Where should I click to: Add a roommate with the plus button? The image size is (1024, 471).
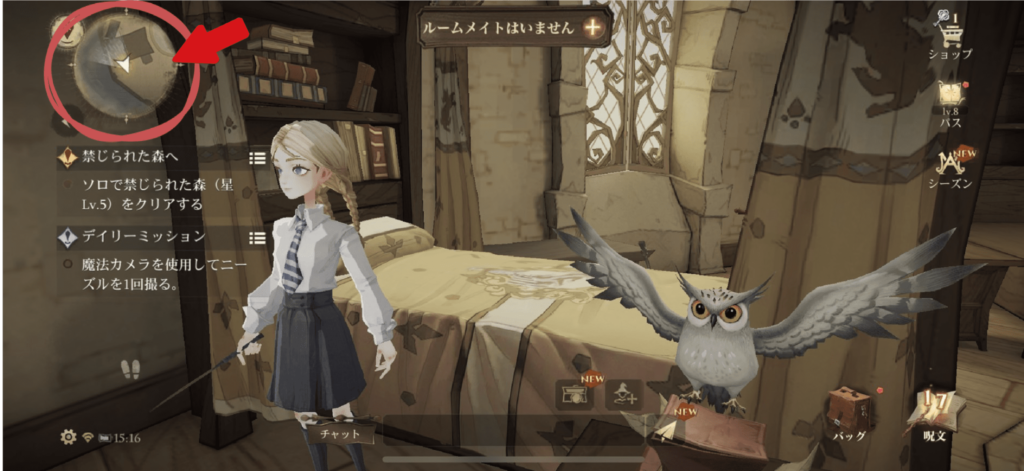point(593,27)
